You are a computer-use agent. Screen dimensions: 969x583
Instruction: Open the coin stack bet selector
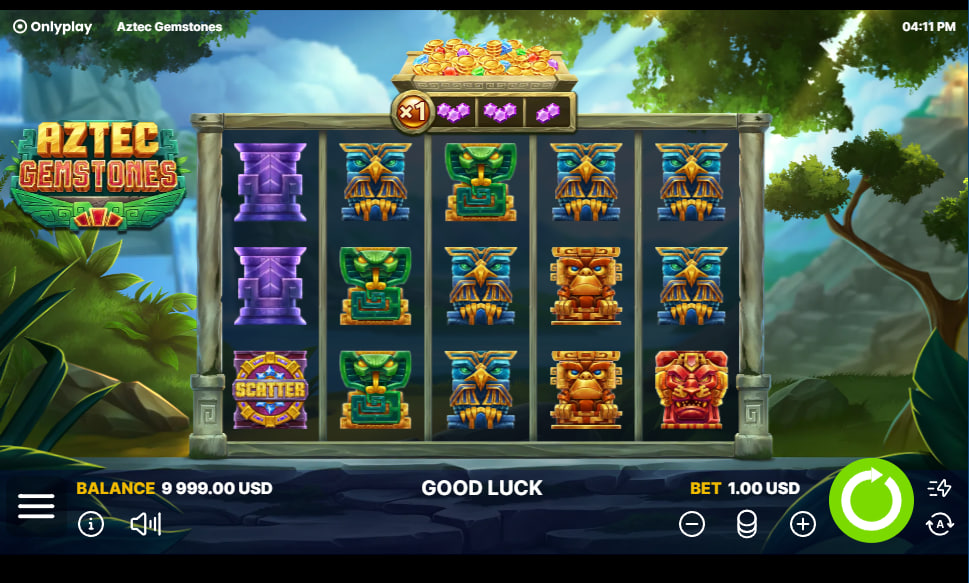coord(747,524)
